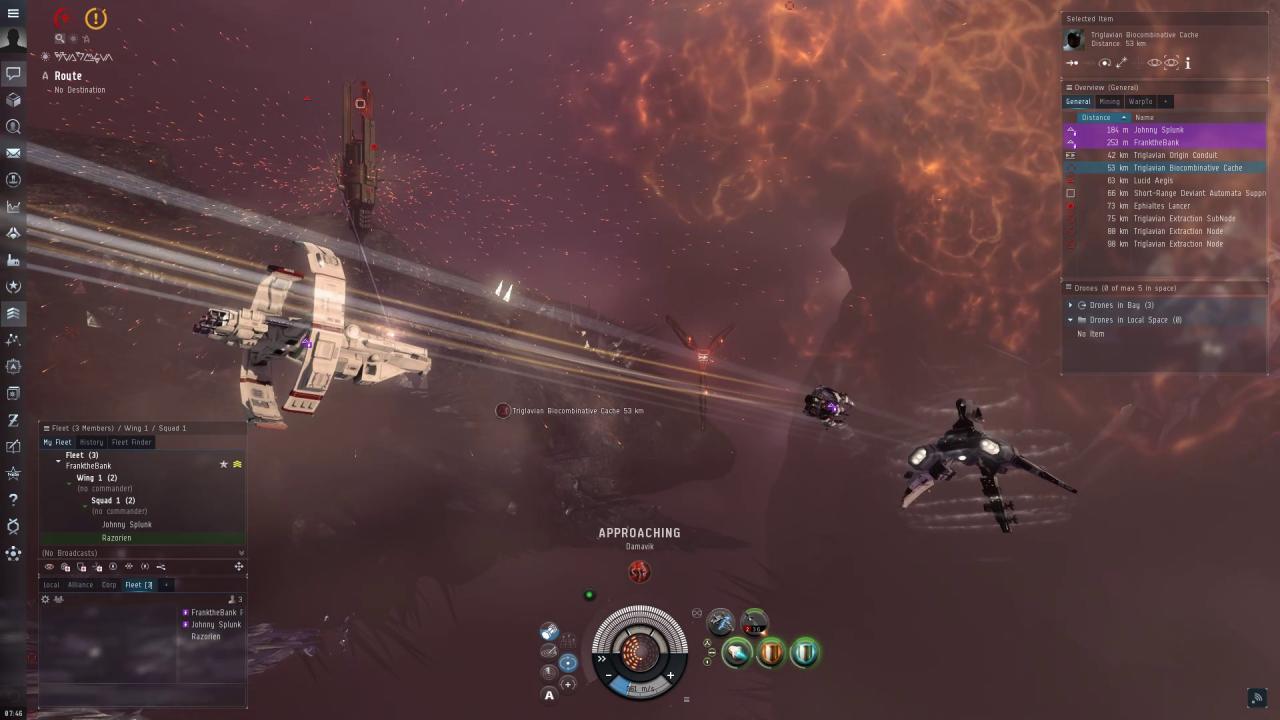This screenshot has height=720, width=1280.
Task: Click the orbit icon in the Selected Item panel
Action: [1104, 62]
